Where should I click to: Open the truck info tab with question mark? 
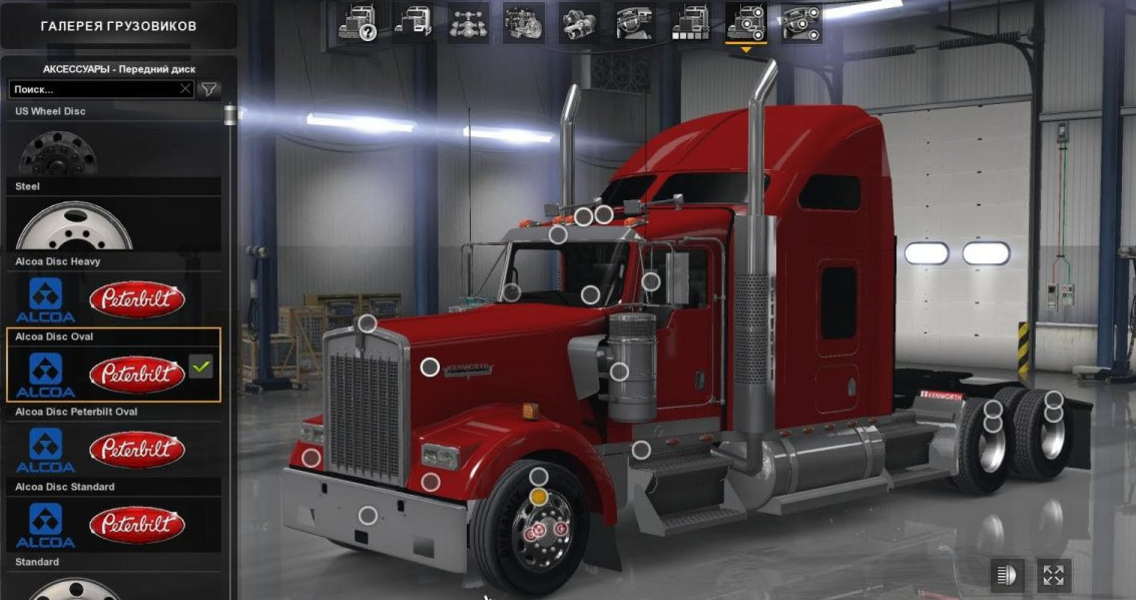[x=357, y=22]
